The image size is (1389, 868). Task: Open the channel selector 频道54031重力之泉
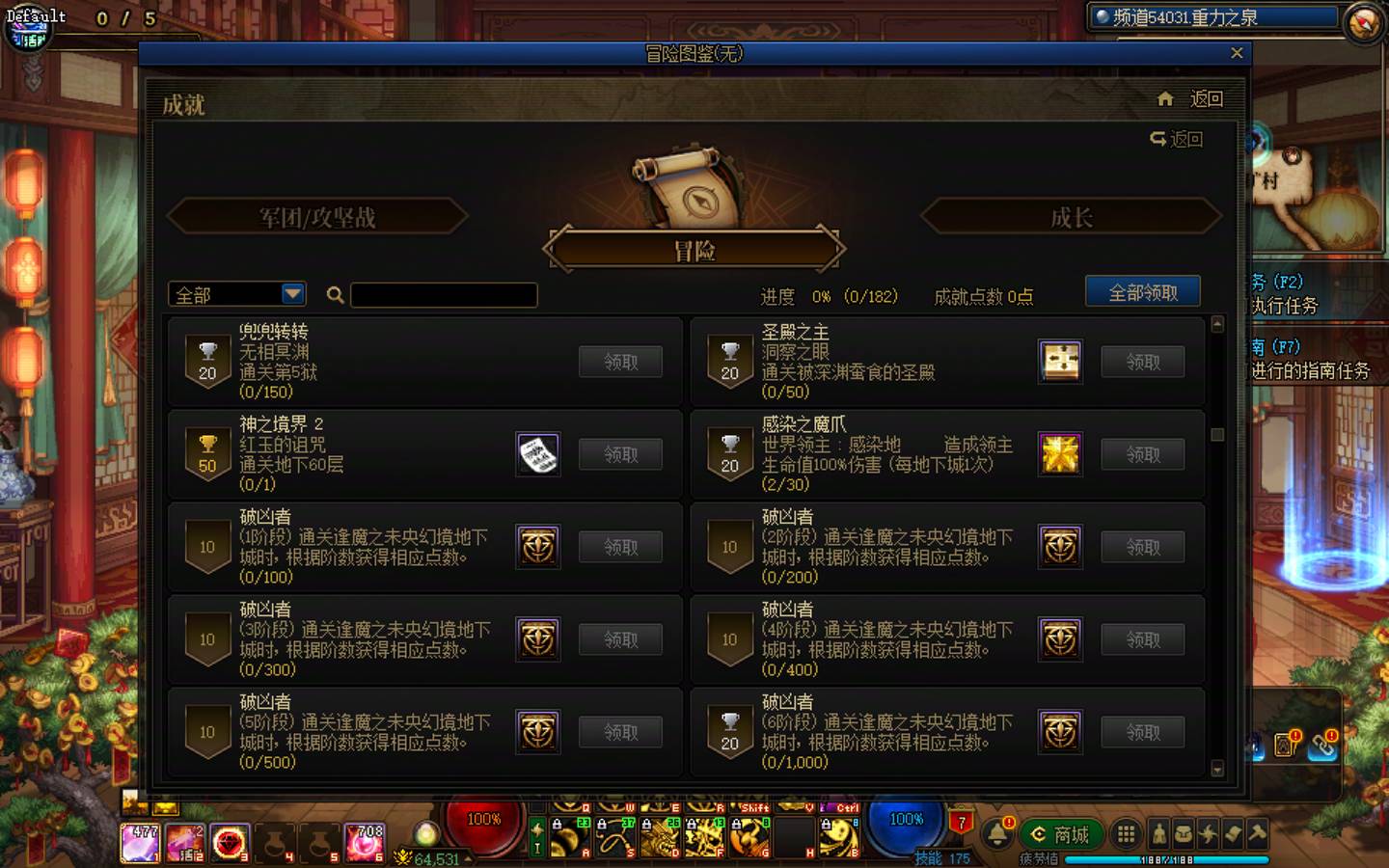(1215, 15)
